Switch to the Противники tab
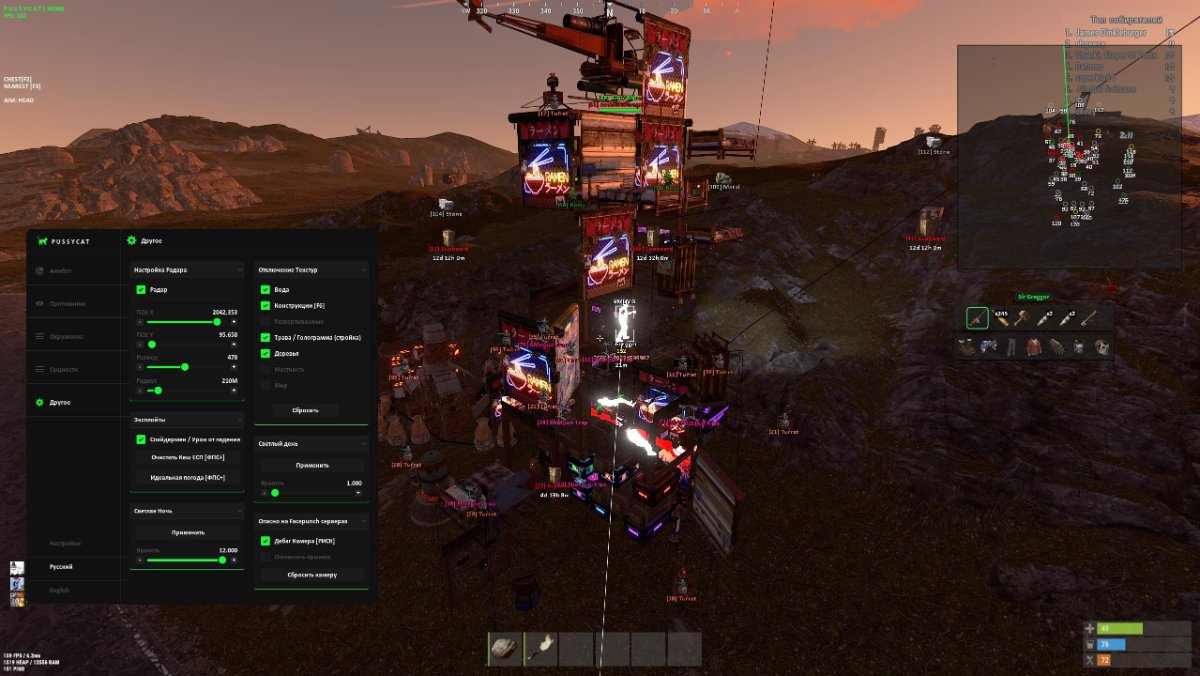 tap(66, 303)
